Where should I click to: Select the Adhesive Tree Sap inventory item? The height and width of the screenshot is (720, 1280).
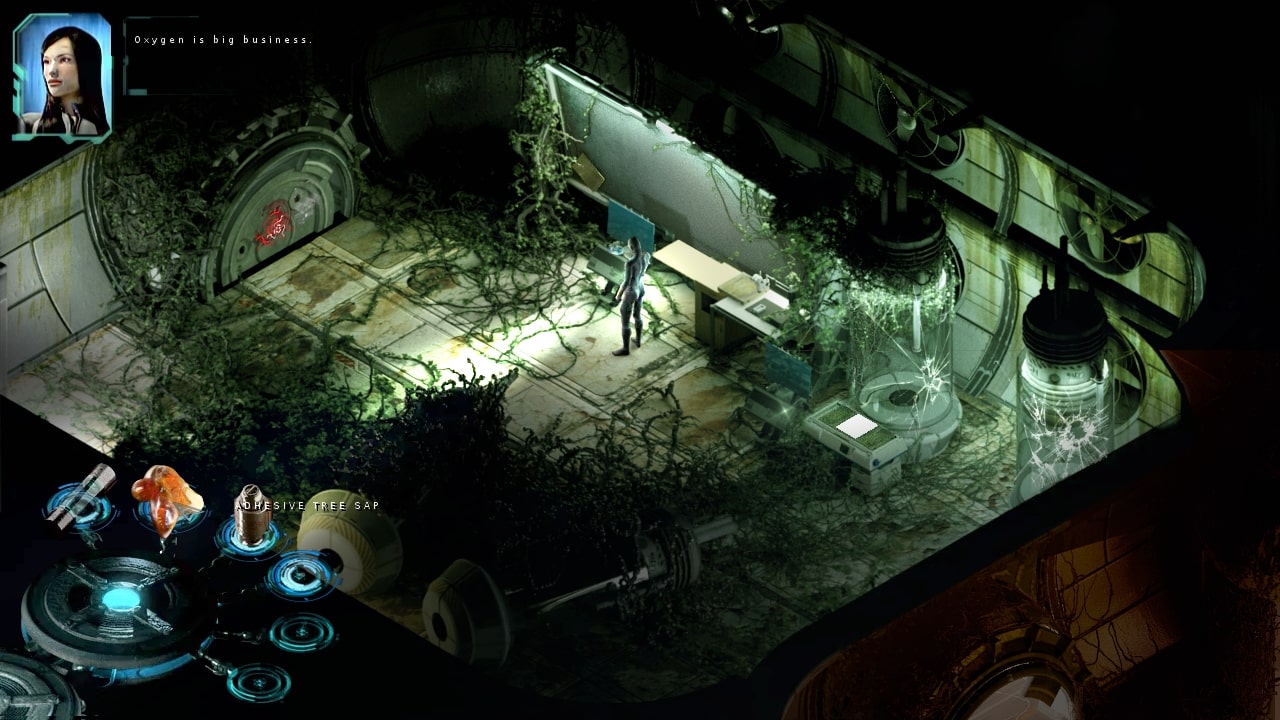248,520
